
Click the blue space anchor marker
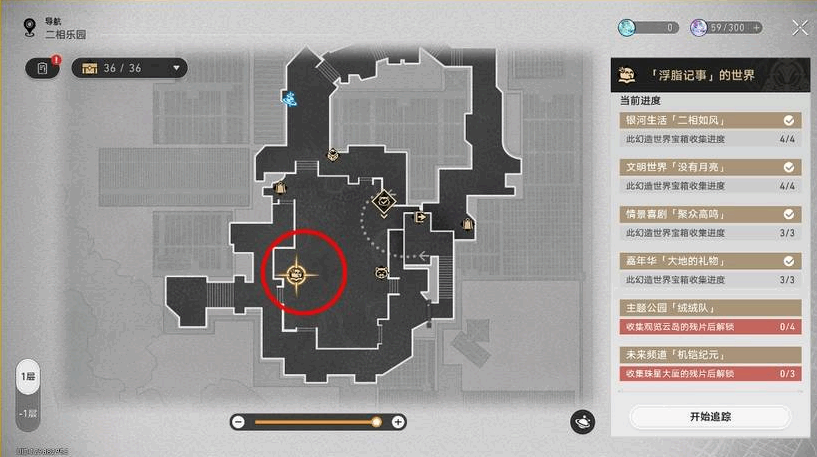[290, 98]
